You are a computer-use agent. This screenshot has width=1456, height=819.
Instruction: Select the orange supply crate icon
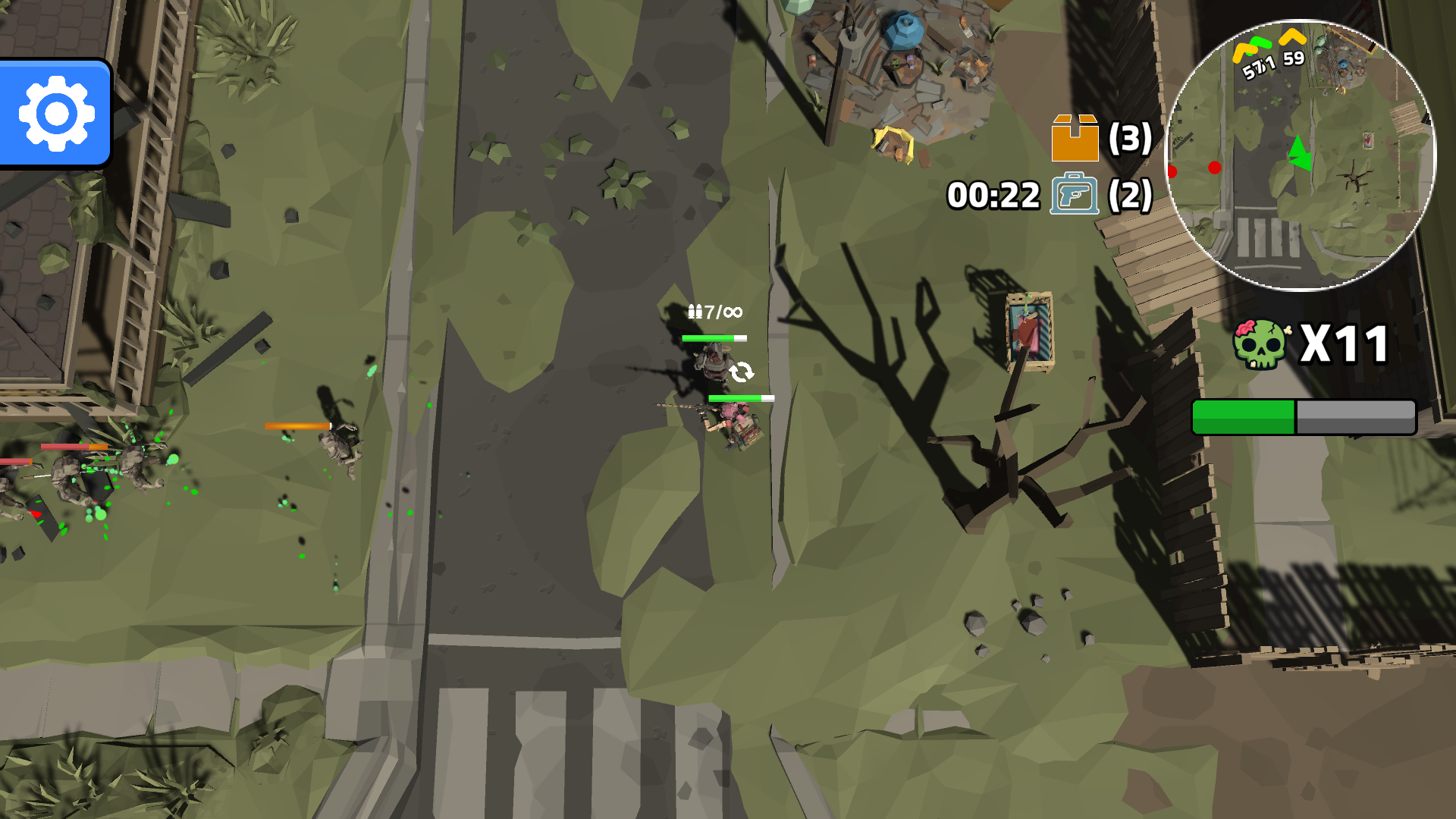tap(1075, 138)
